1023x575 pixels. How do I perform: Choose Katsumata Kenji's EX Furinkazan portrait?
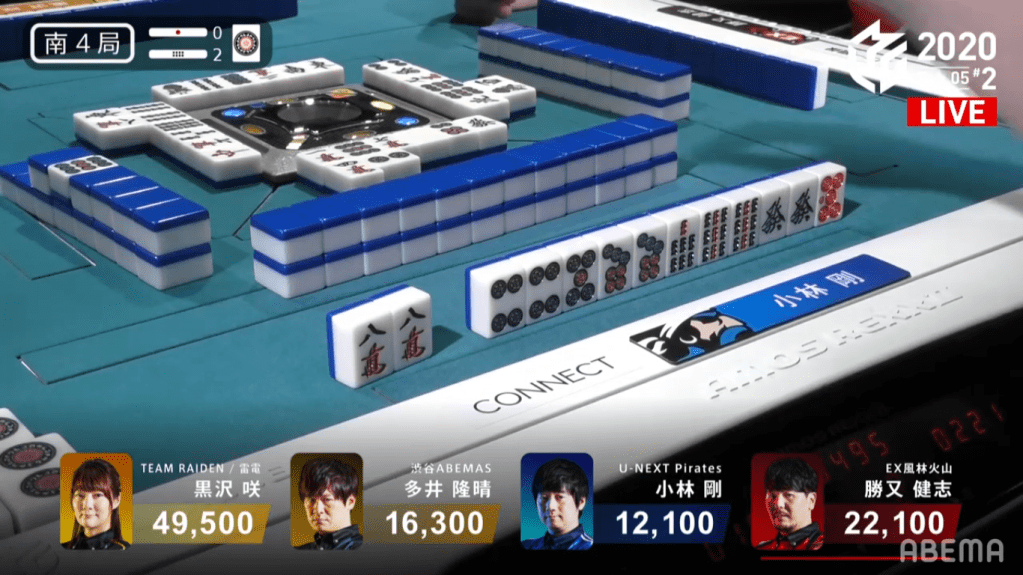coord(787,501)
